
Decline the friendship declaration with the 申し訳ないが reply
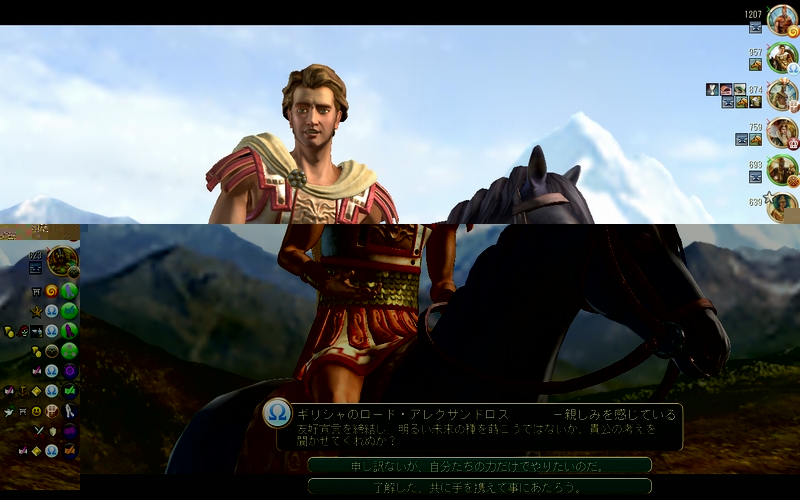[x=479, y=465]
